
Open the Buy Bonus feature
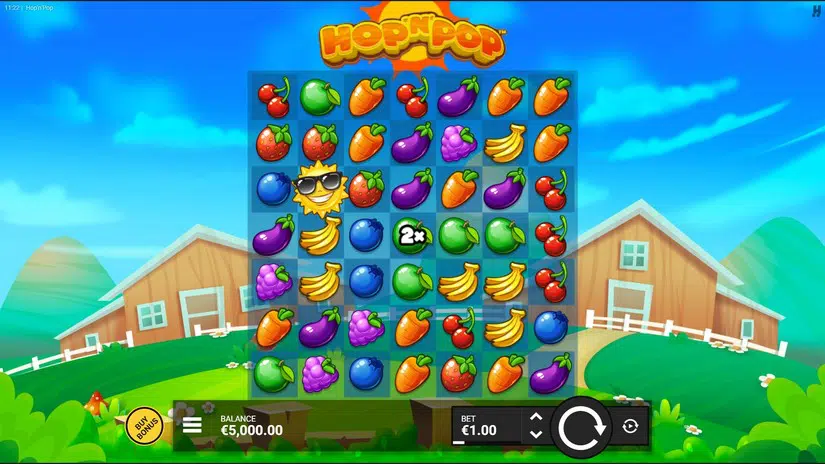[x=145, y=425]
